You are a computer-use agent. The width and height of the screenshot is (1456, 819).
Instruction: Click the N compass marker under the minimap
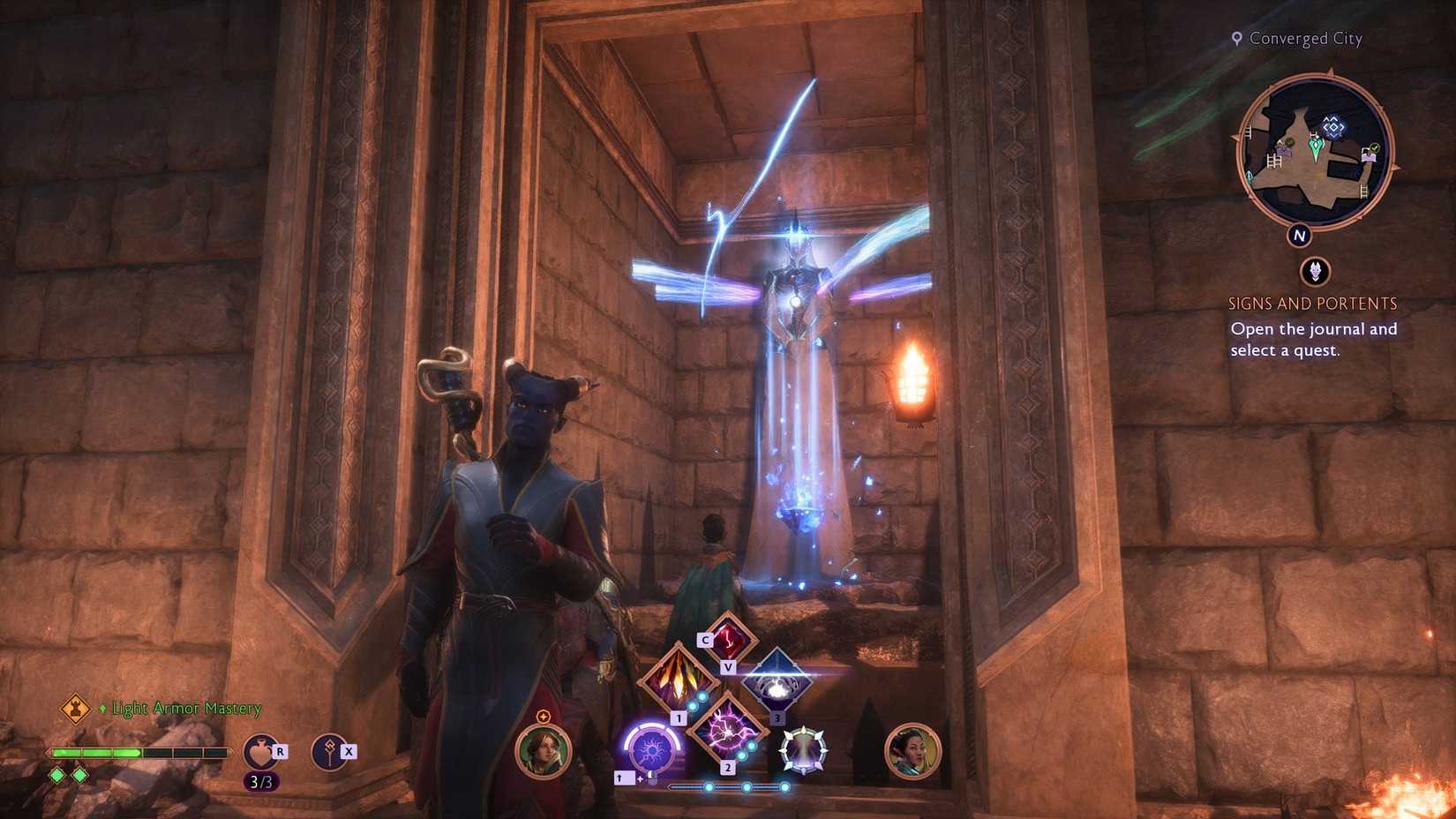[1298, 235]
